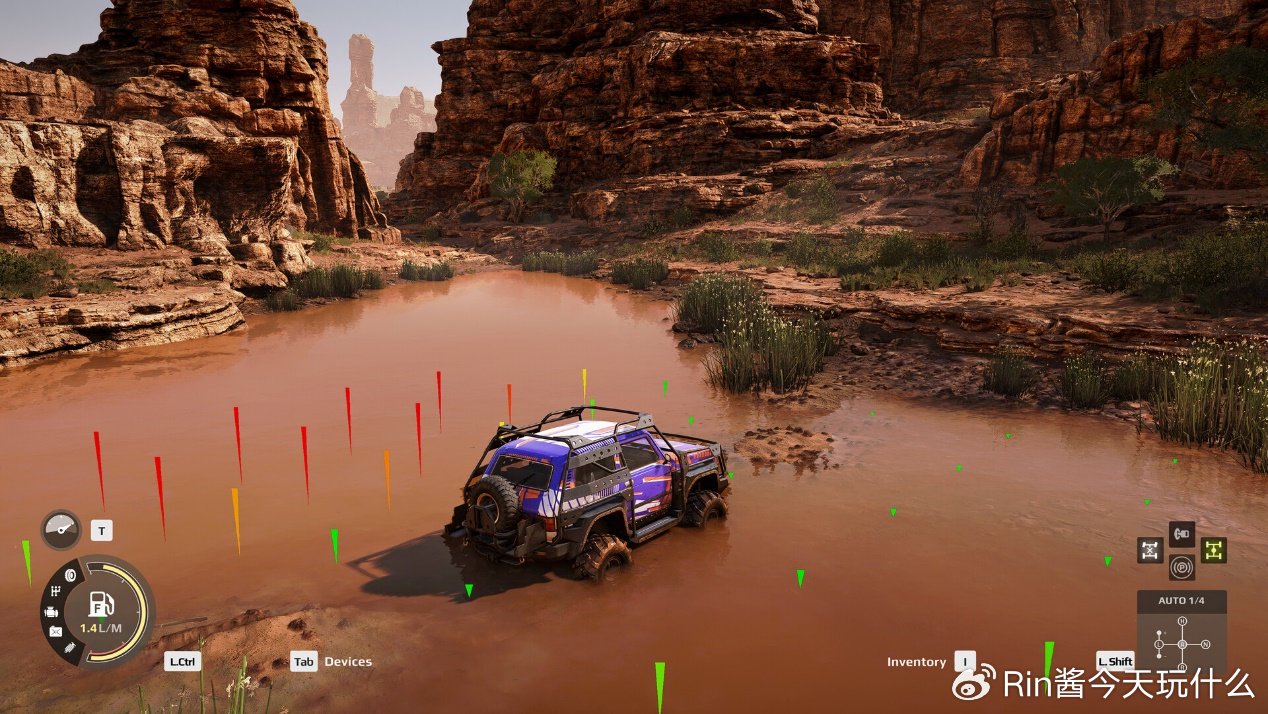Select the gearbox shifter status icon

point(53,592)
